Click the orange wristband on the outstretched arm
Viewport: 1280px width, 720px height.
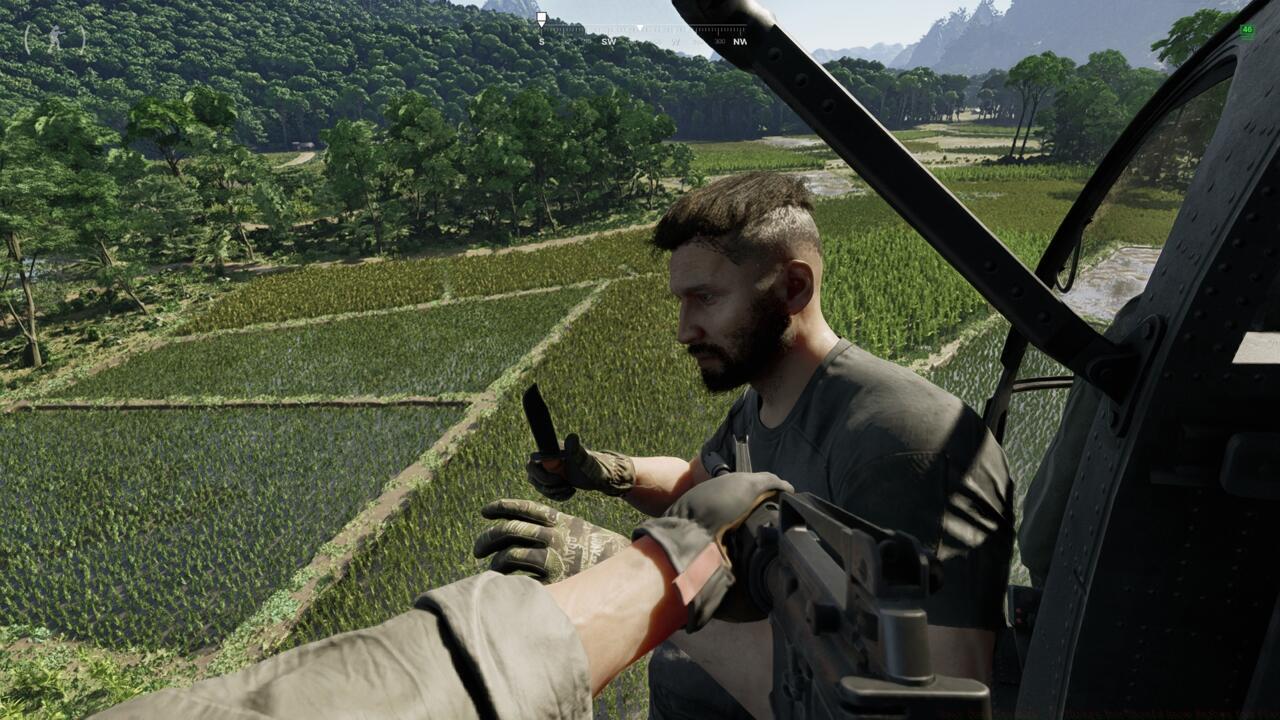tap(700, 570)
